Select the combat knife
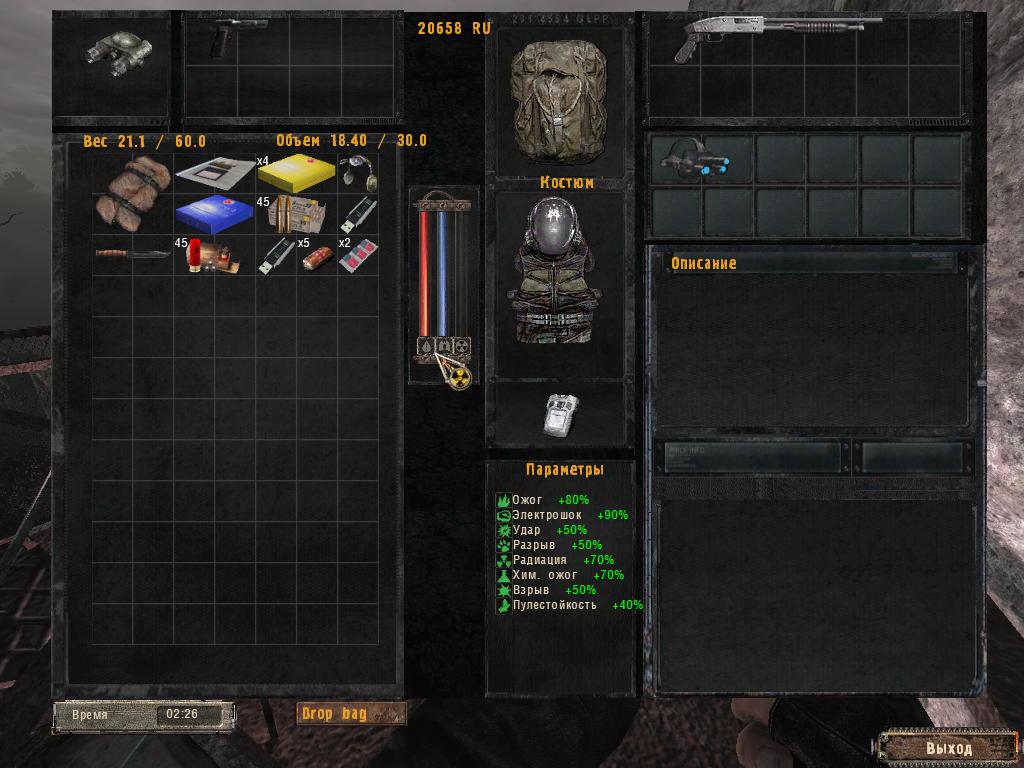This screenshot has height=768, width=1024. [x=133, y=254]
